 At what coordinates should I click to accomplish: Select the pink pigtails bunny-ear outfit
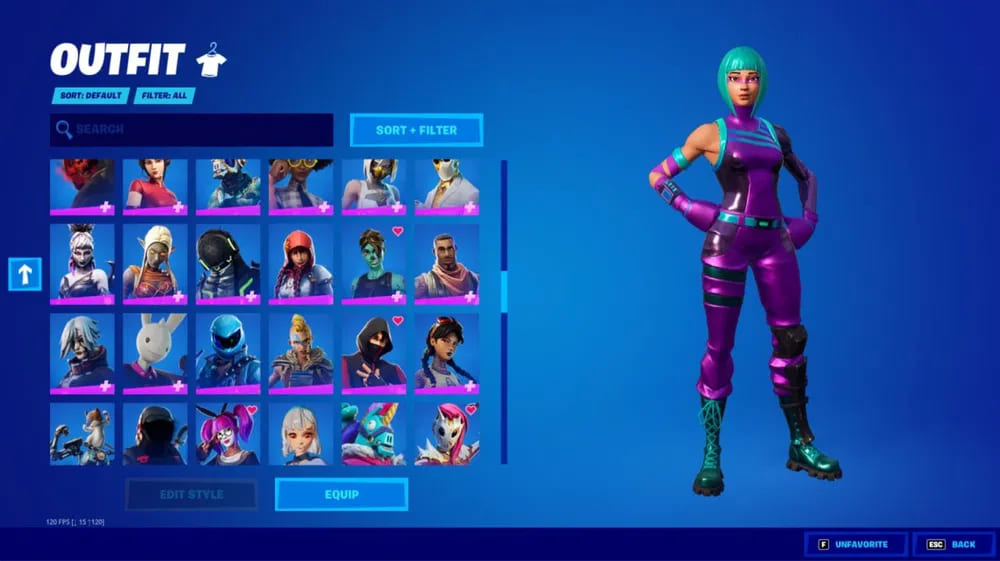click(228, 434)
